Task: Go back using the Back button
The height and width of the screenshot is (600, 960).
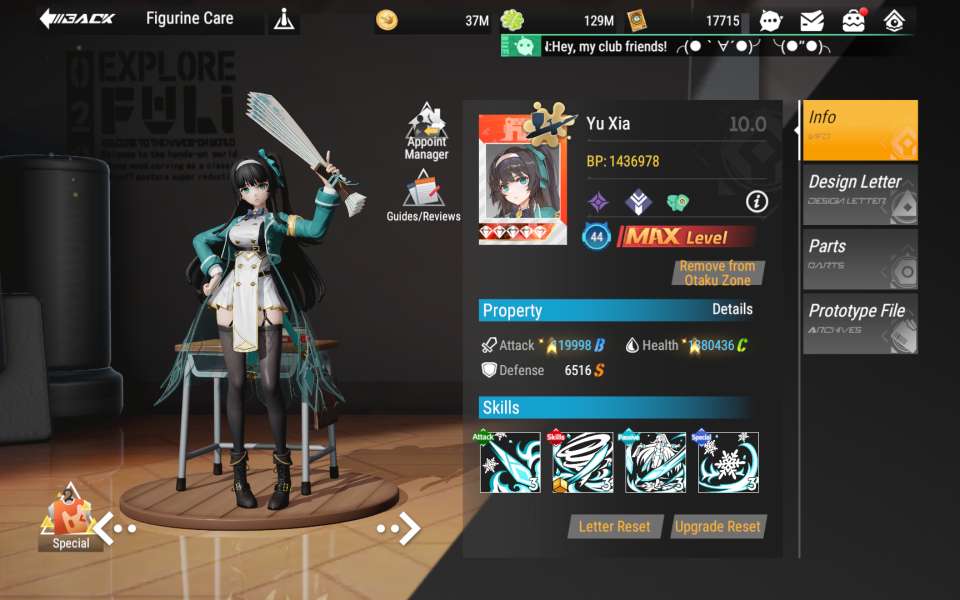Action: 78,19
